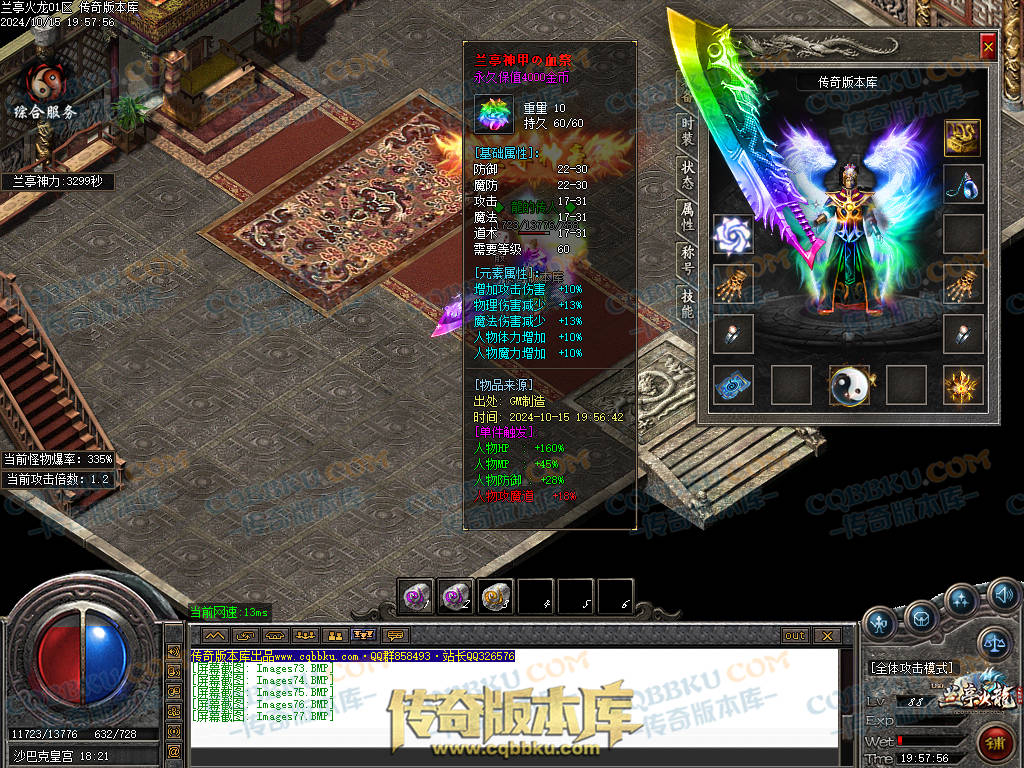Switch to the 时装 fashion tab
The width and height of the screenshot is (1024, 768).
pos(688,130)
